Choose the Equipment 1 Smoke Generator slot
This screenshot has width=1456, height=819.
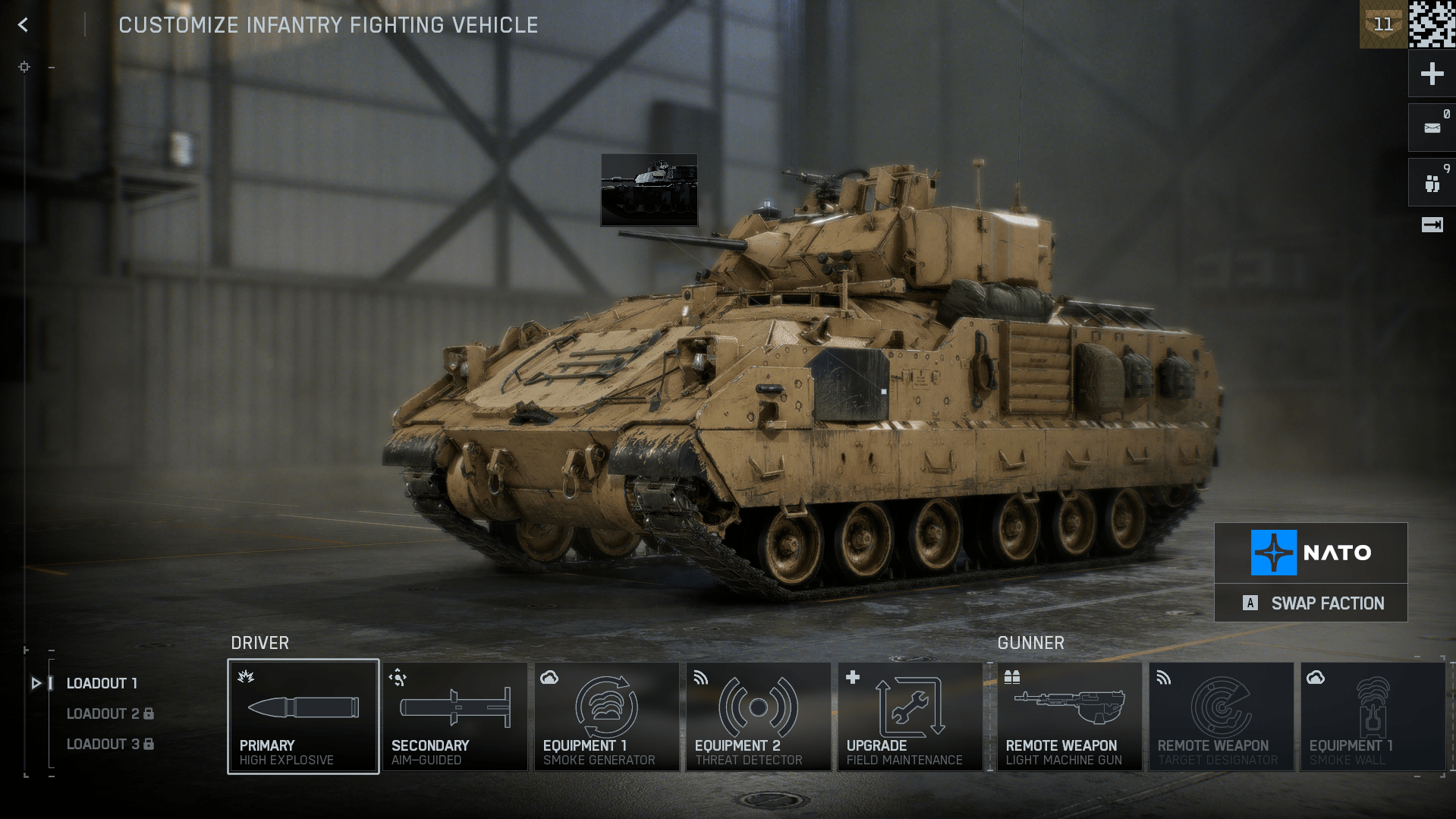pos(606,717)
